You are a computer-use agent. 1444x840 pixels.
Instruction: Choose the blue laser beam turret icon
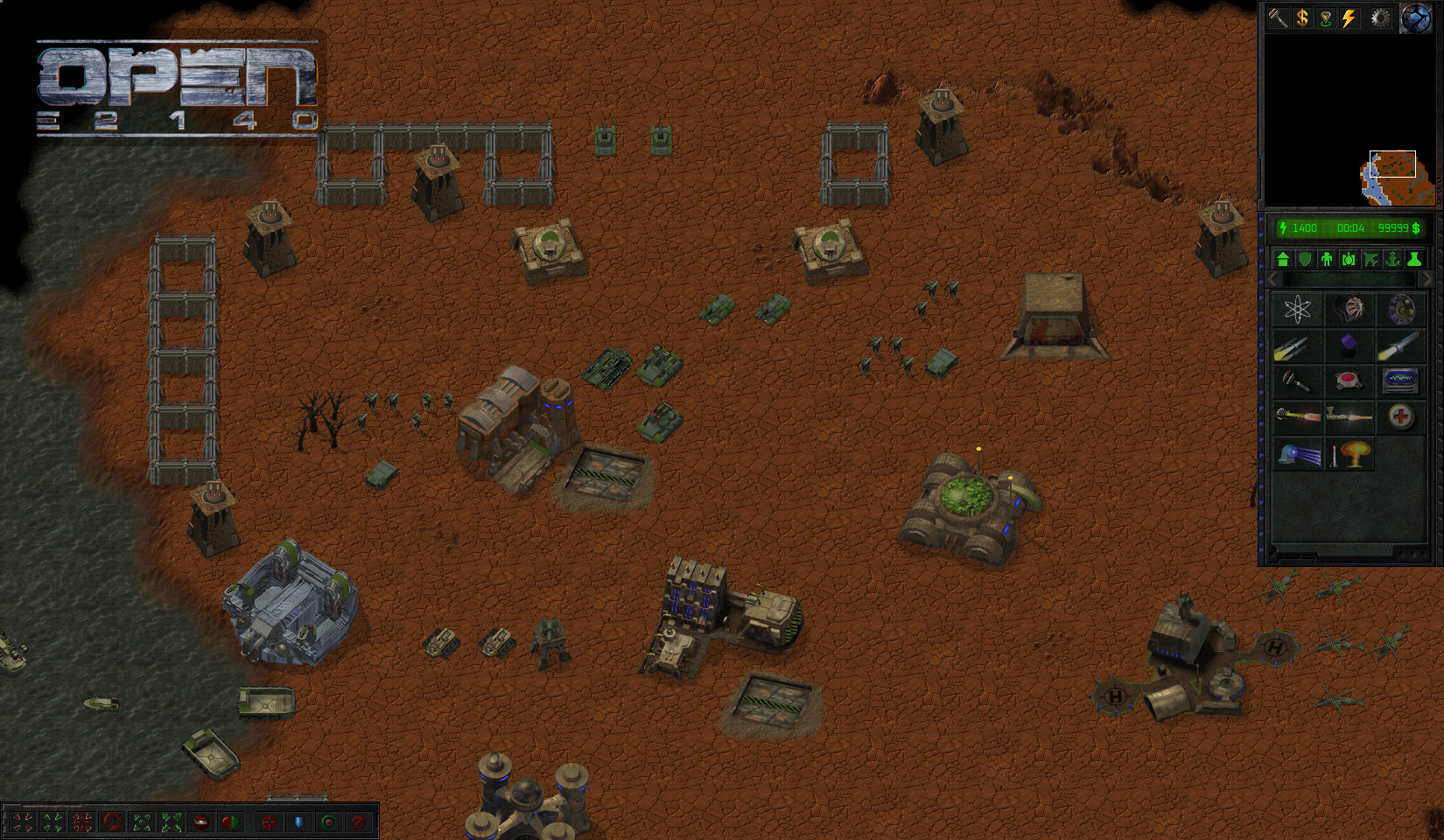click(1297, 454)
